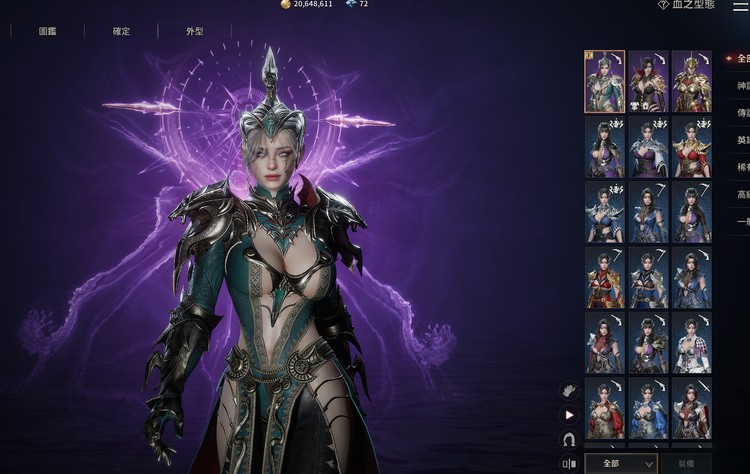The height and width of the screenshot is (474, 750).
Task: Select the equipped teal armor costume thumbnail
Action: point(604,81)
